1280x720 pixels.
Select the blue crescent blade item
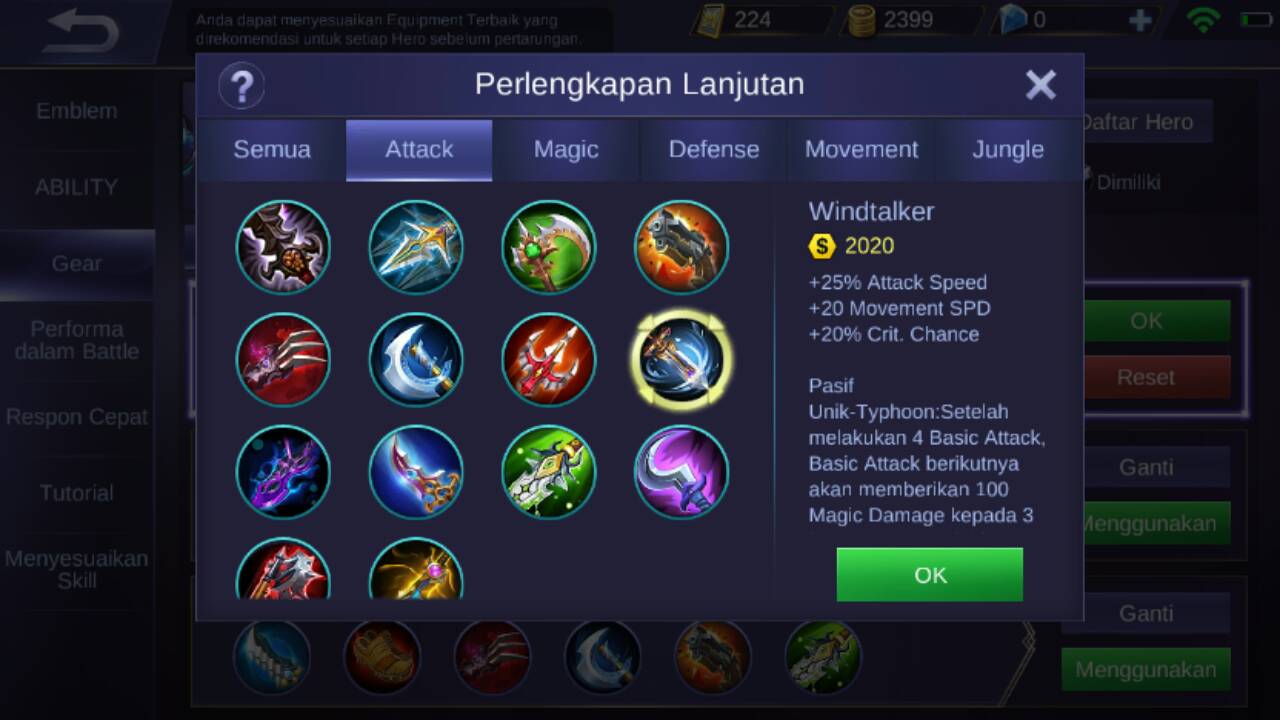point(416,359)
